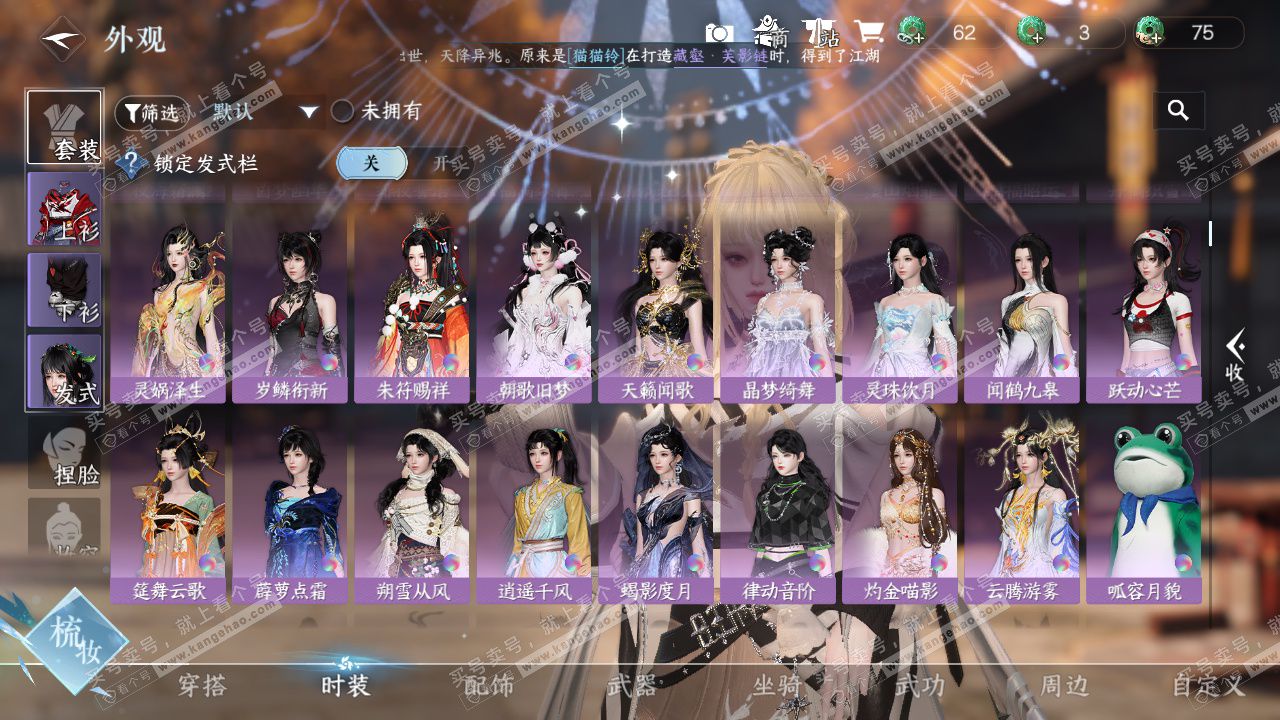Open the 捏脸 face customization

[x=64, y=455]
